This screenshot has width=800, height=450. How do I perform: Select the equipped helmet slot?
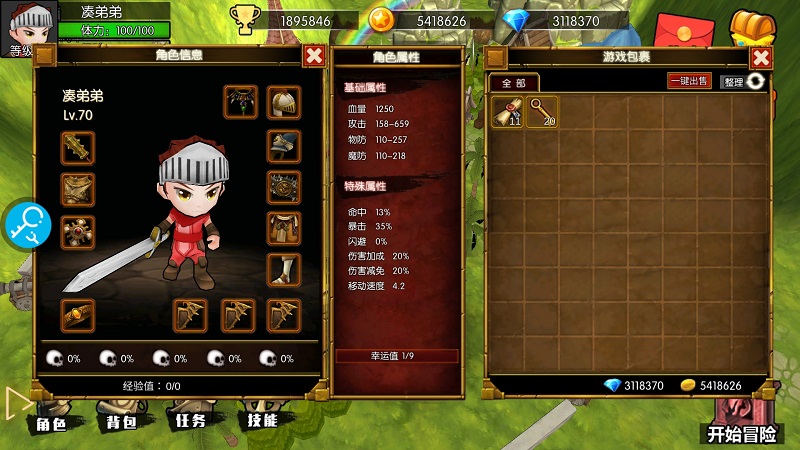pyautogui.click(x=284, y=101)
